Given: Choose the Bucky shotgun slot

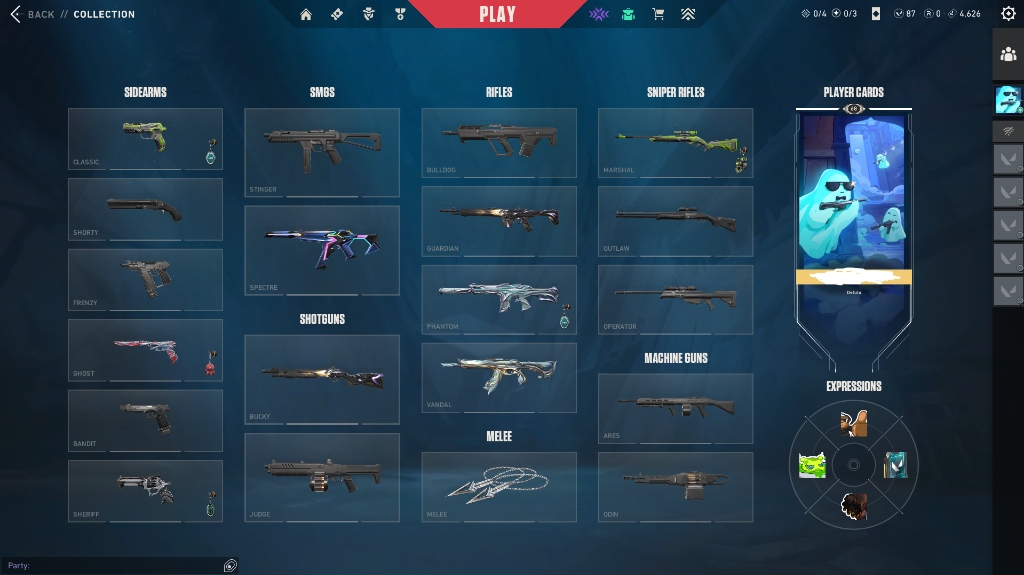Looking at the screenshot, I should [322, 379].
